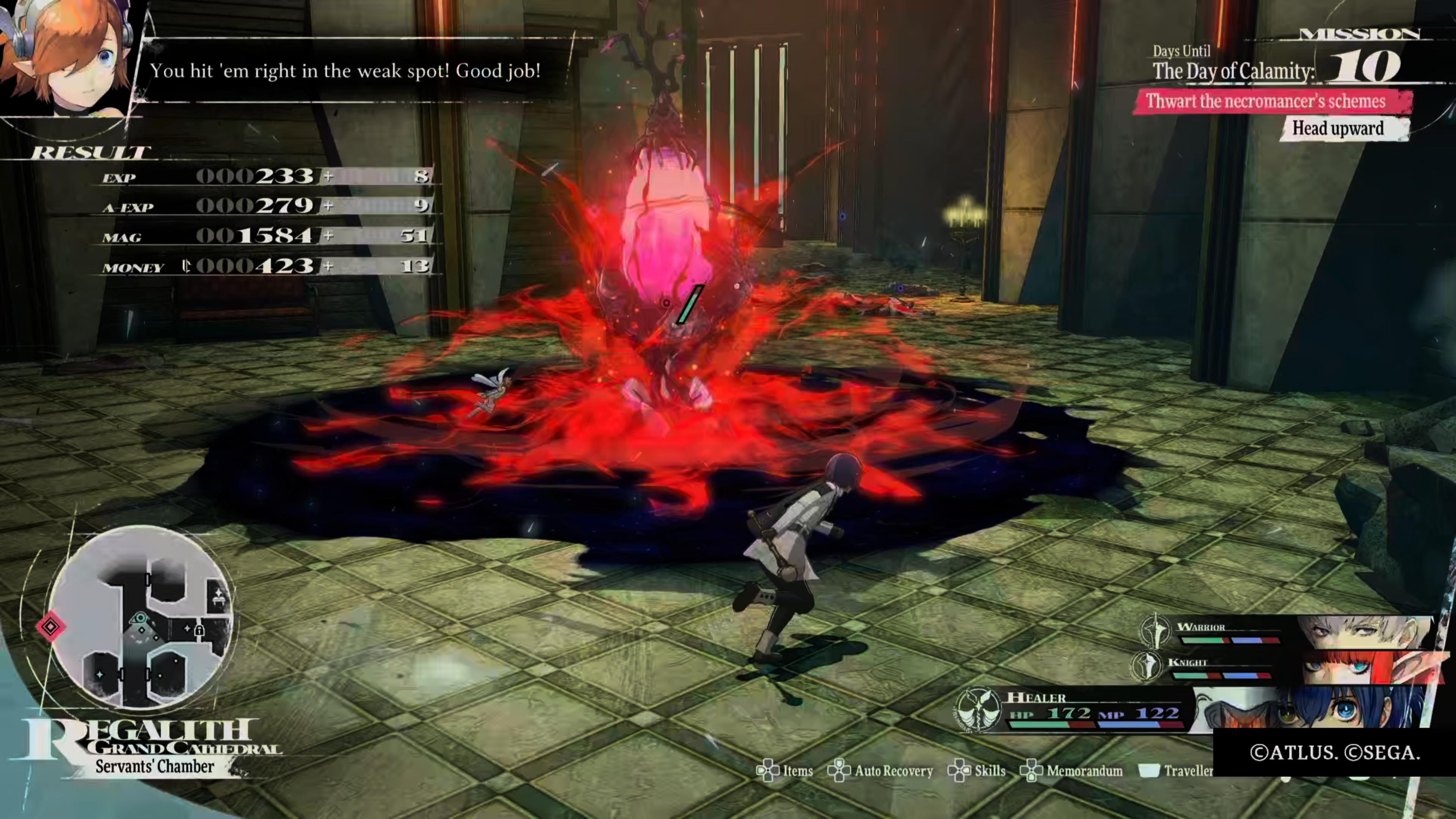Open the Items shortcut
The height and width of the screenshot is (819, 1456).
pyautogui.click(x=786, y=771)
